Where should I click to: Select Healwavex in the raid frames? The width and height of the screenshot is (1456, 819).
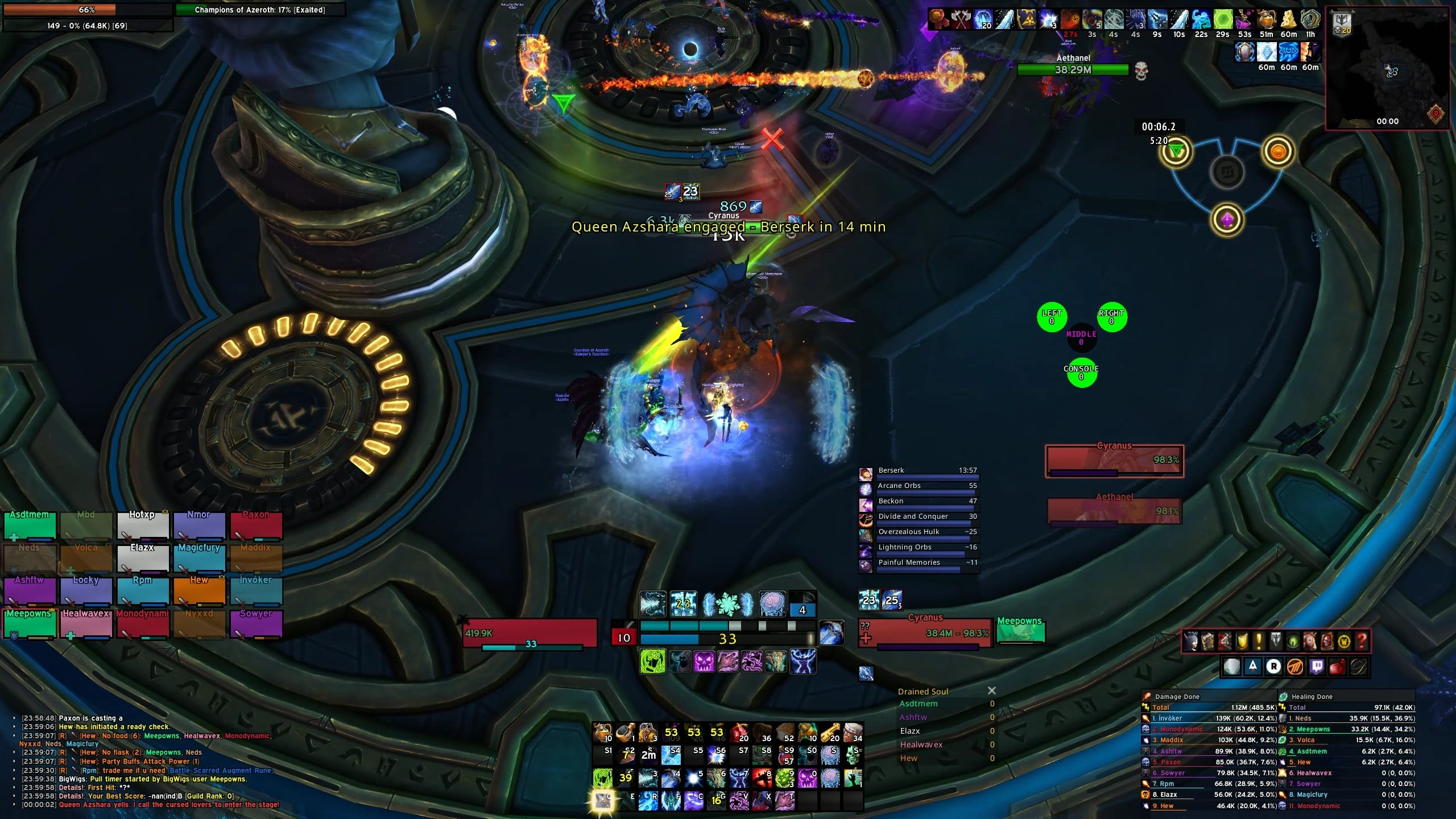coord(86,624)
